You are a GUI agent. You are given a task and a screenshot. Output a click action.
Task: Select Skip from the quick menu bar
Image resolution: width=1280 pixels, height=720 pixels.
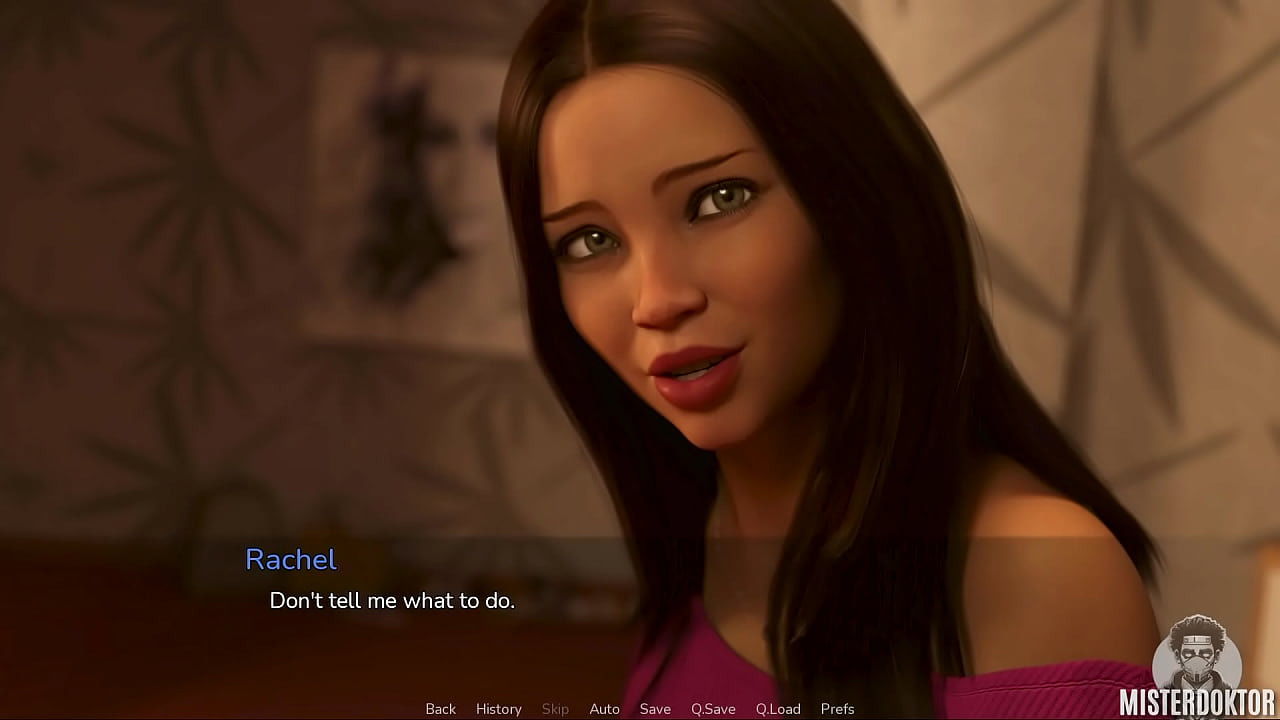[x=556, y=708]
